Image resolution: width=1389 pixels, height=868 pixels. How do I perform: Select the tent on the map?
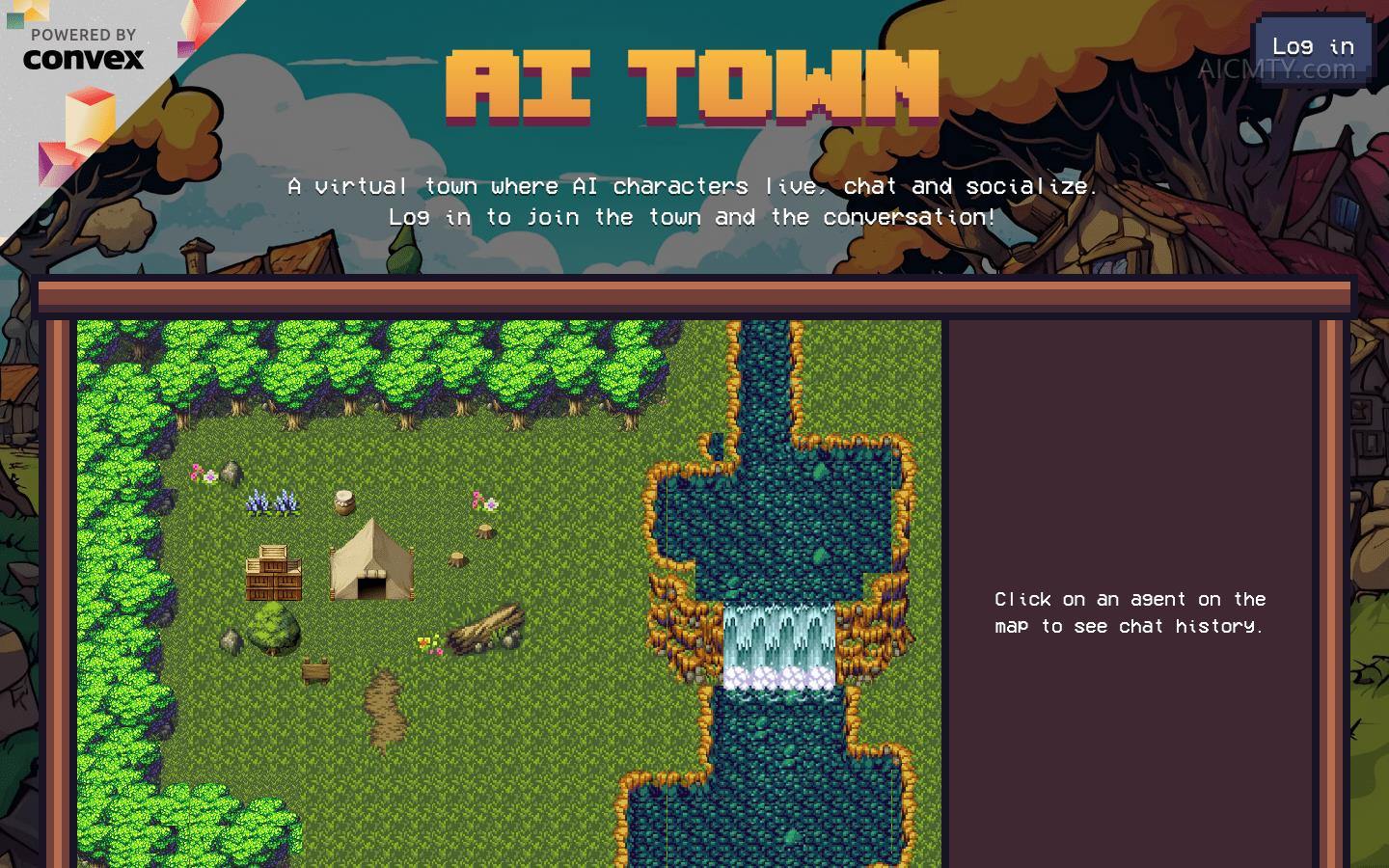(370, 559)
